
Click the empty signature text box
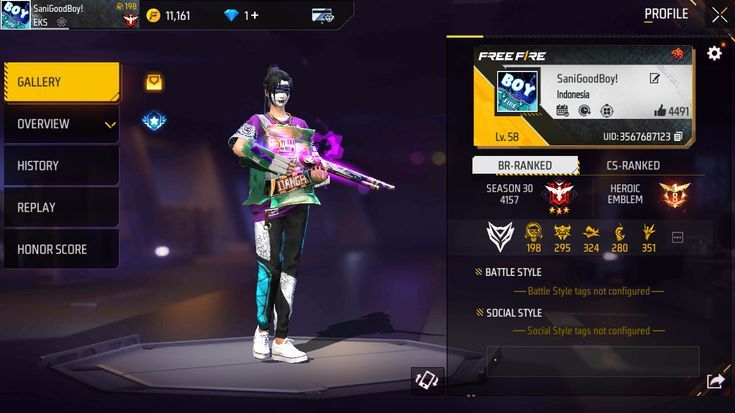[593, 361]
